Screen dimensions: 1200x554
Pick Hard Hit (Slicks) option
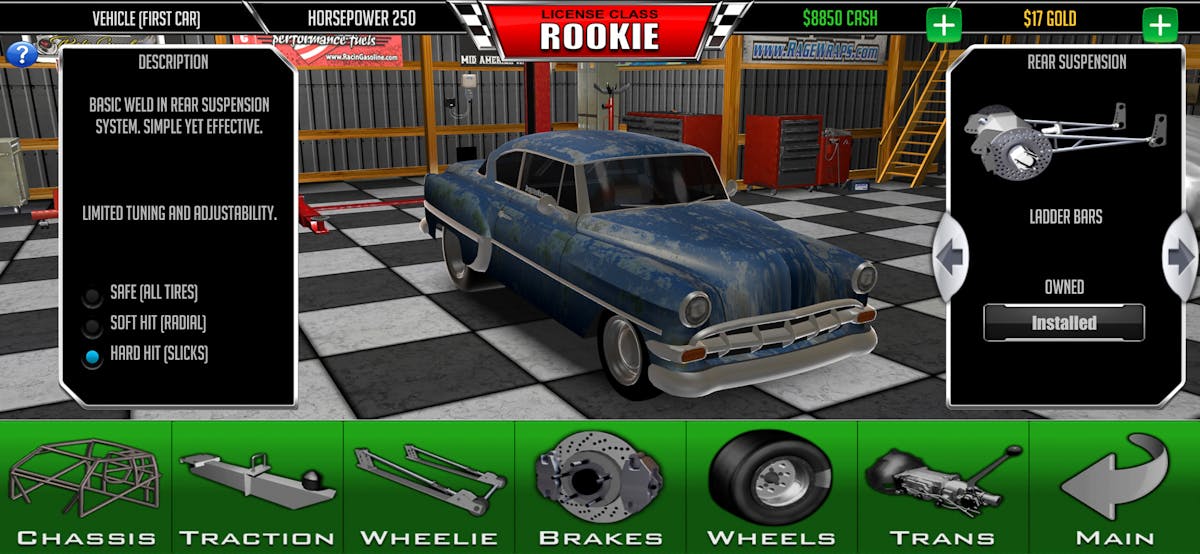coord(93,356)
